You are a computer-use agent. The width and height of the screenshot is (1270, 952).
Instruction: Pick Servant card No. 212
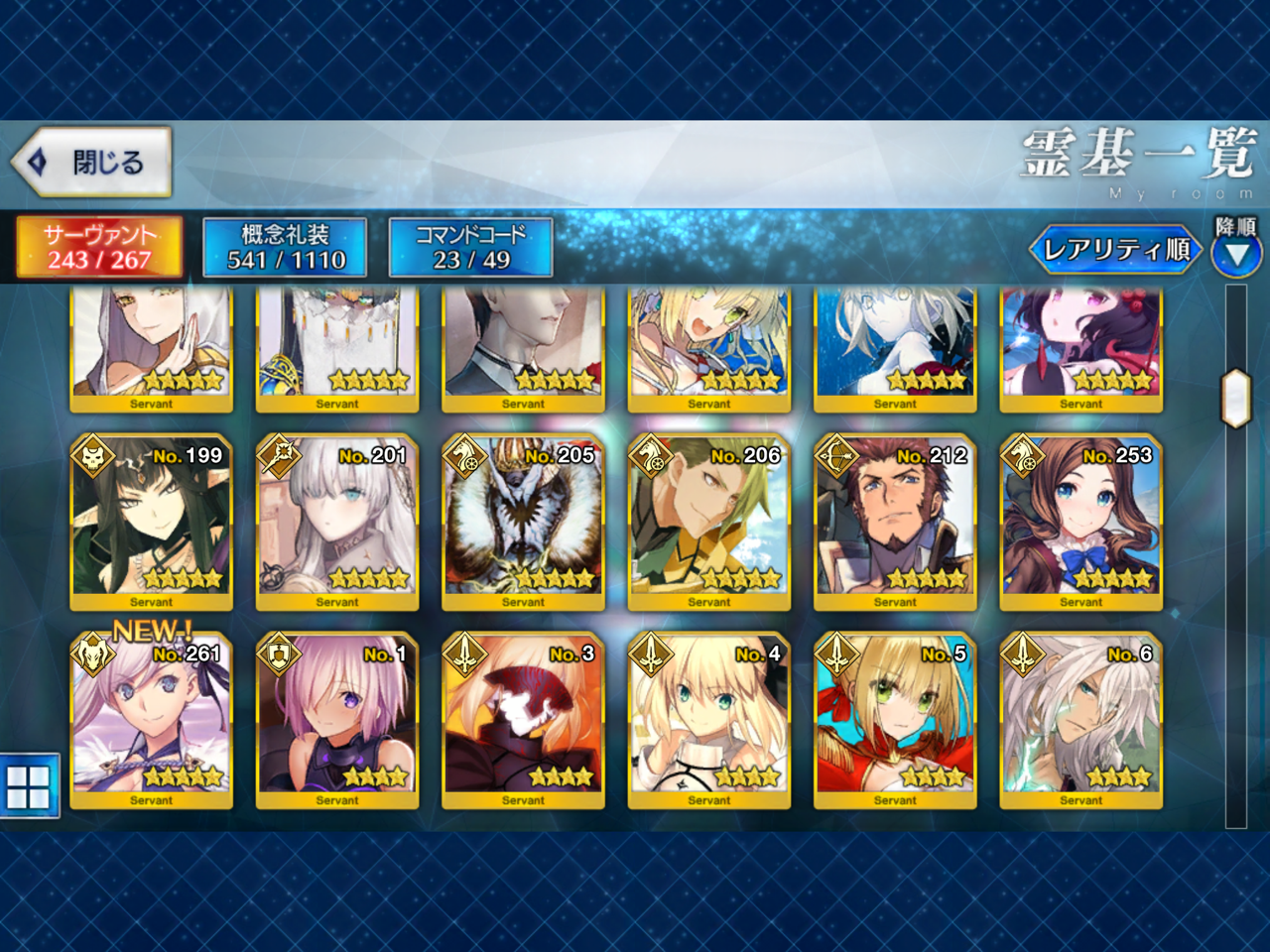(x=895, y=522)
